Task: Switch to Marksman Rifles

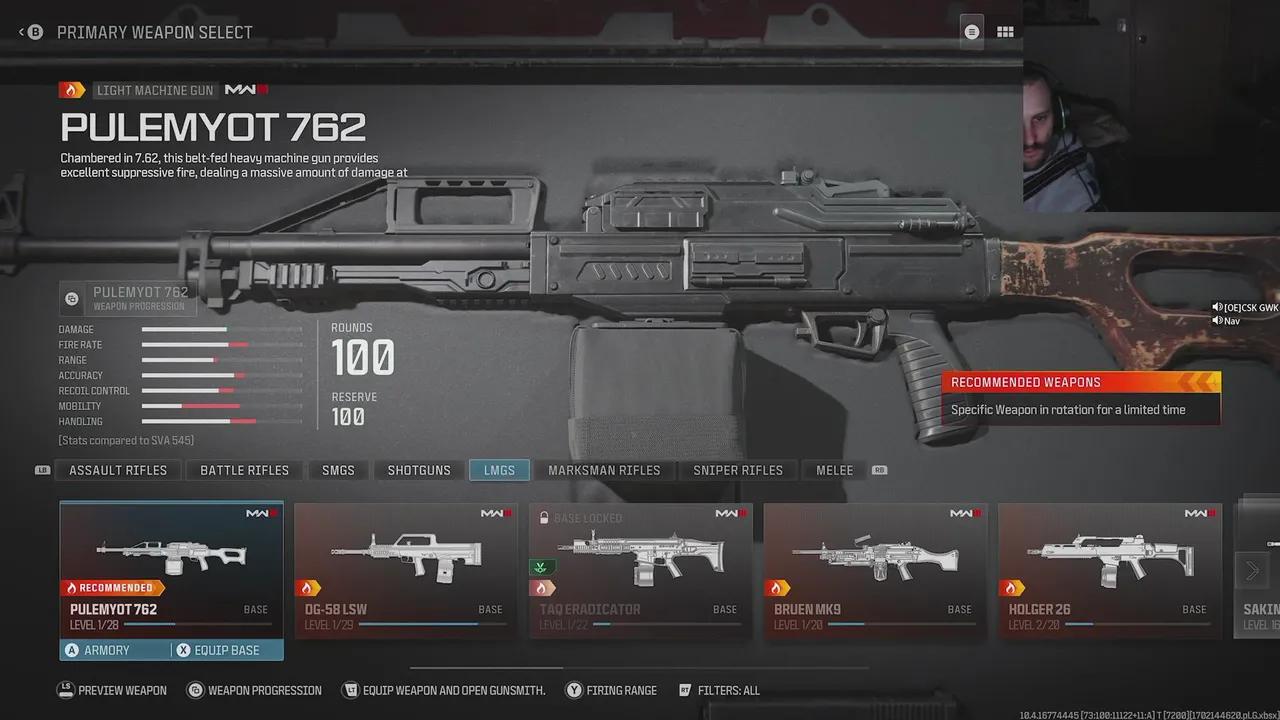Action: (x=604, y=470)
